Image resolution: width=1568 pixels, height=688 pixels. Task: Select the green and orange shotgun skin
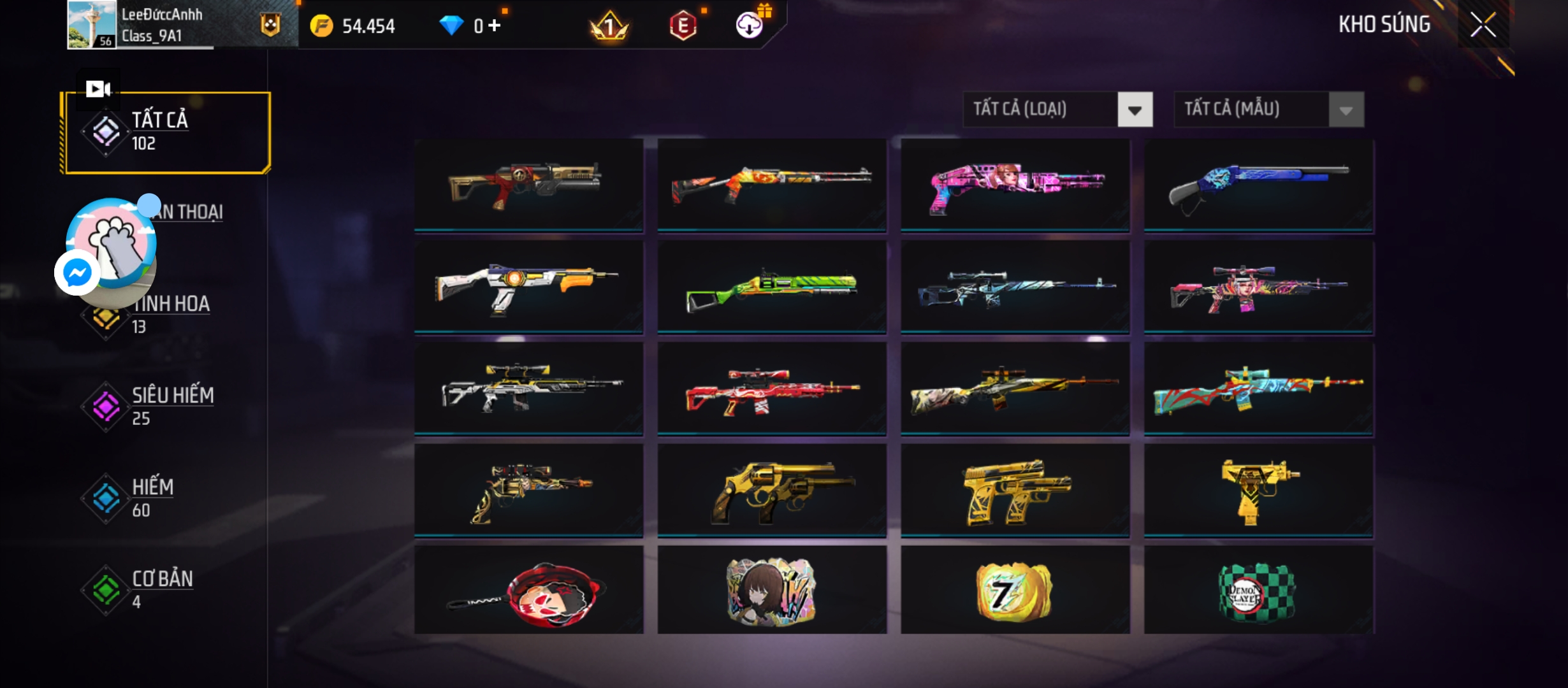(771, 287)
